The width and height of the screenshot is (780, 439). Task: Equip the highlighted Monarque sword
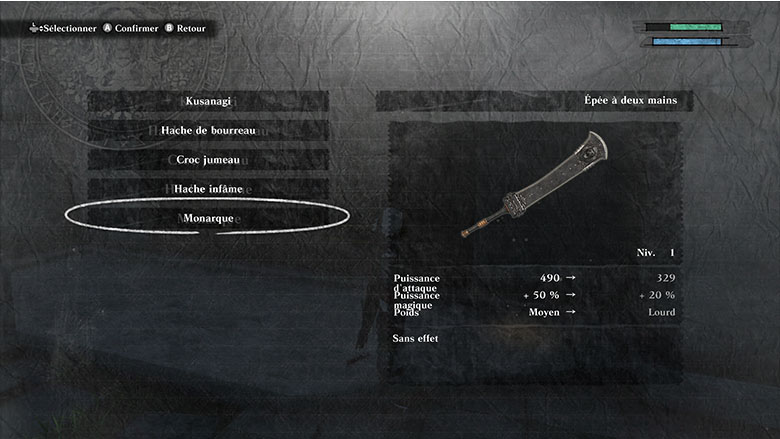pos(208,217)
